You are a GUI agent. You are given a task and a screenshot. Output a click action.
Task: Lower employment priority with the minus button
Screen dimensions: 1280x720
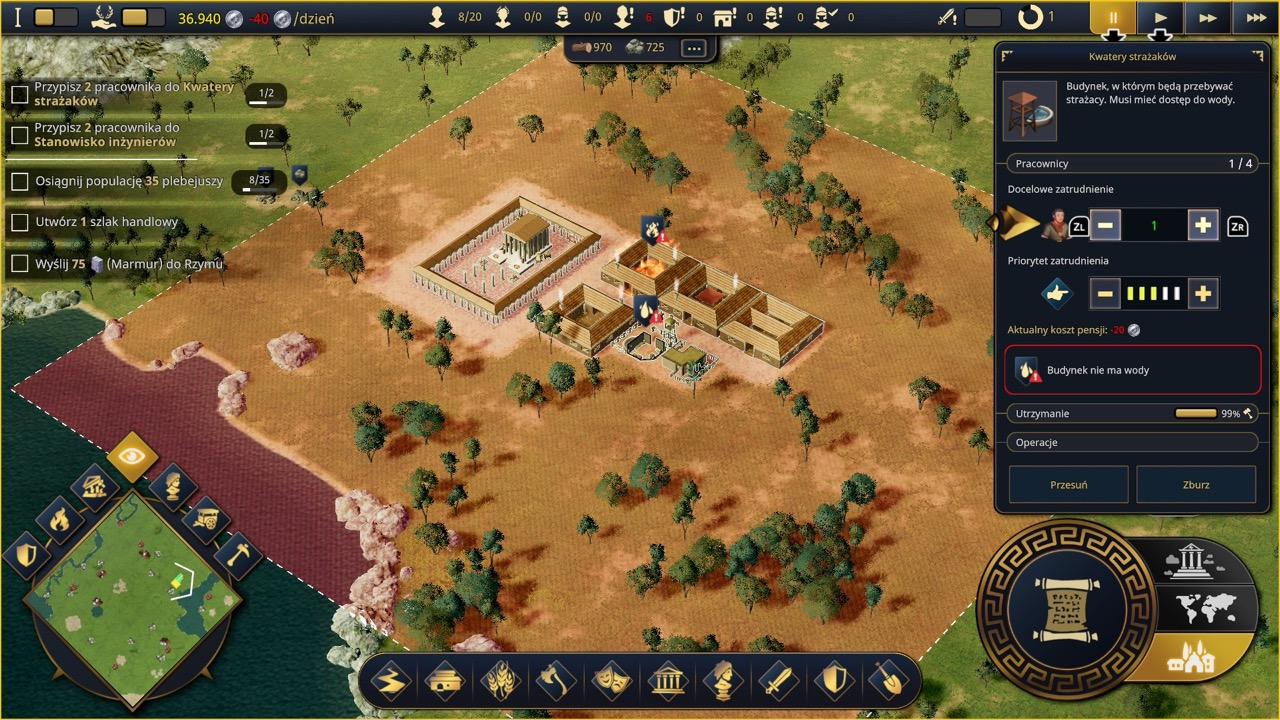coord(1105,294)
